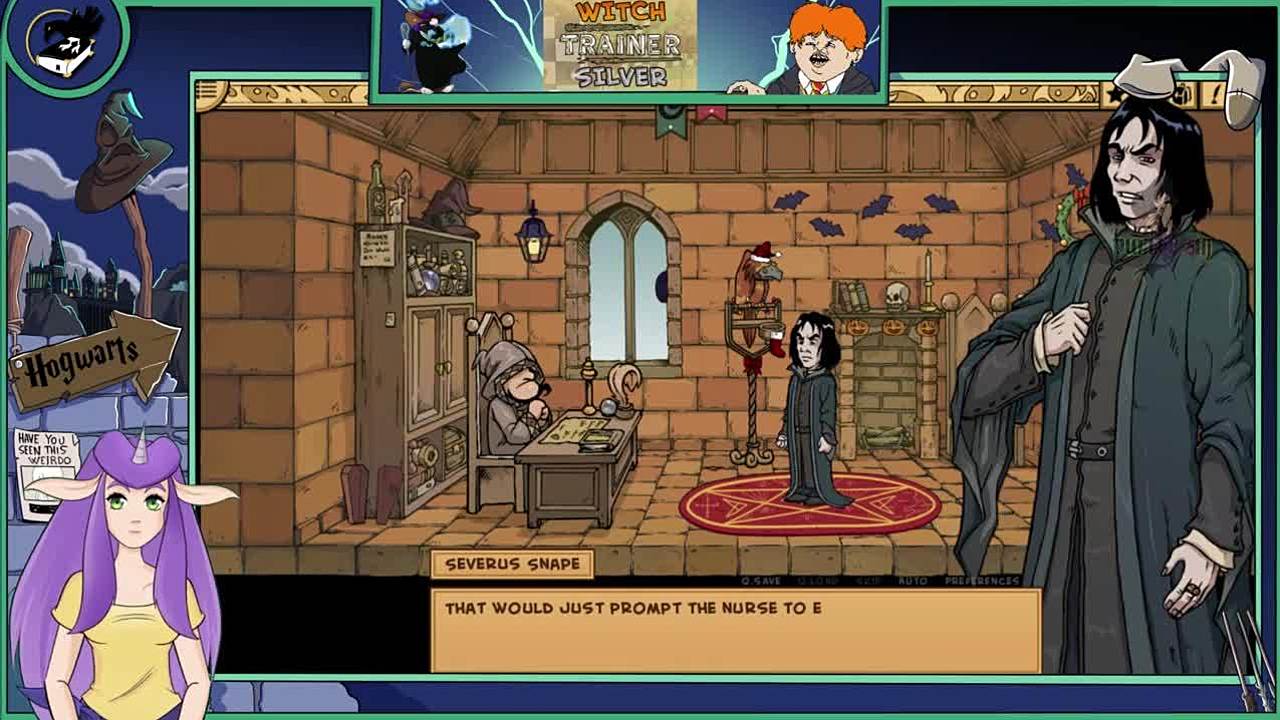1280x720 pixels.
Task: Open the hamburger menu in the top bar
Action: pos(208,94)
